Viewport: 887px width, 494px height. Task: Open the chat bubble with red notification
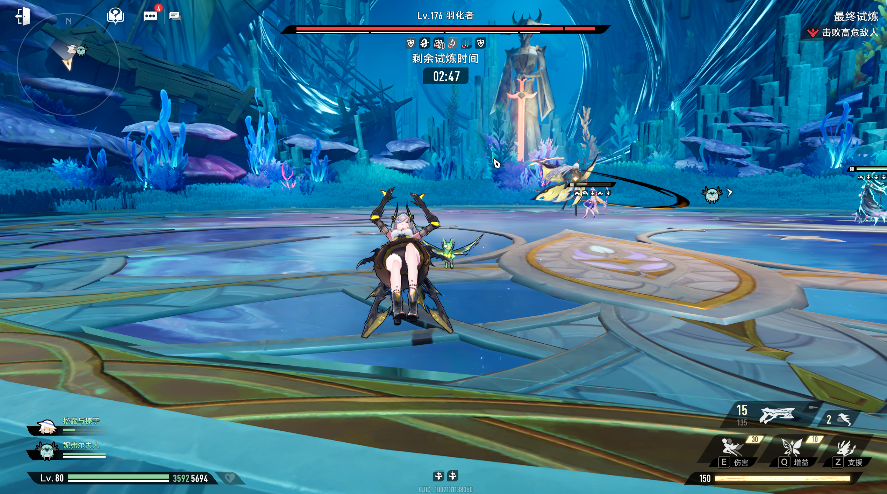pos(150,16)
